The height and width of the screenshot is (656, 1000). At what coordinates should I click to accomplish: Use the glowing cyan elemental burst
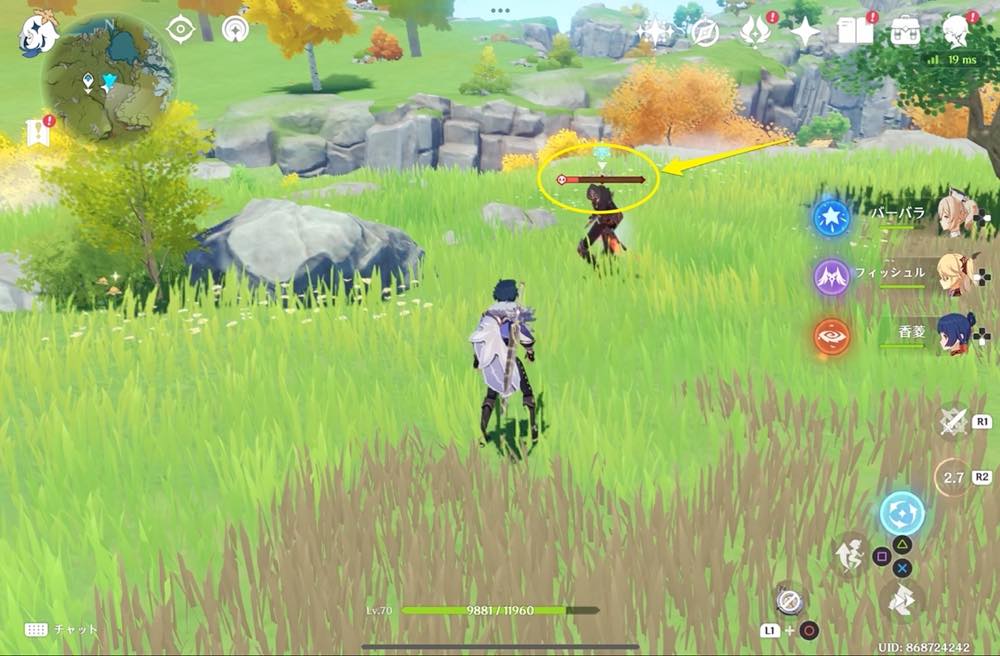click(902, 513)
